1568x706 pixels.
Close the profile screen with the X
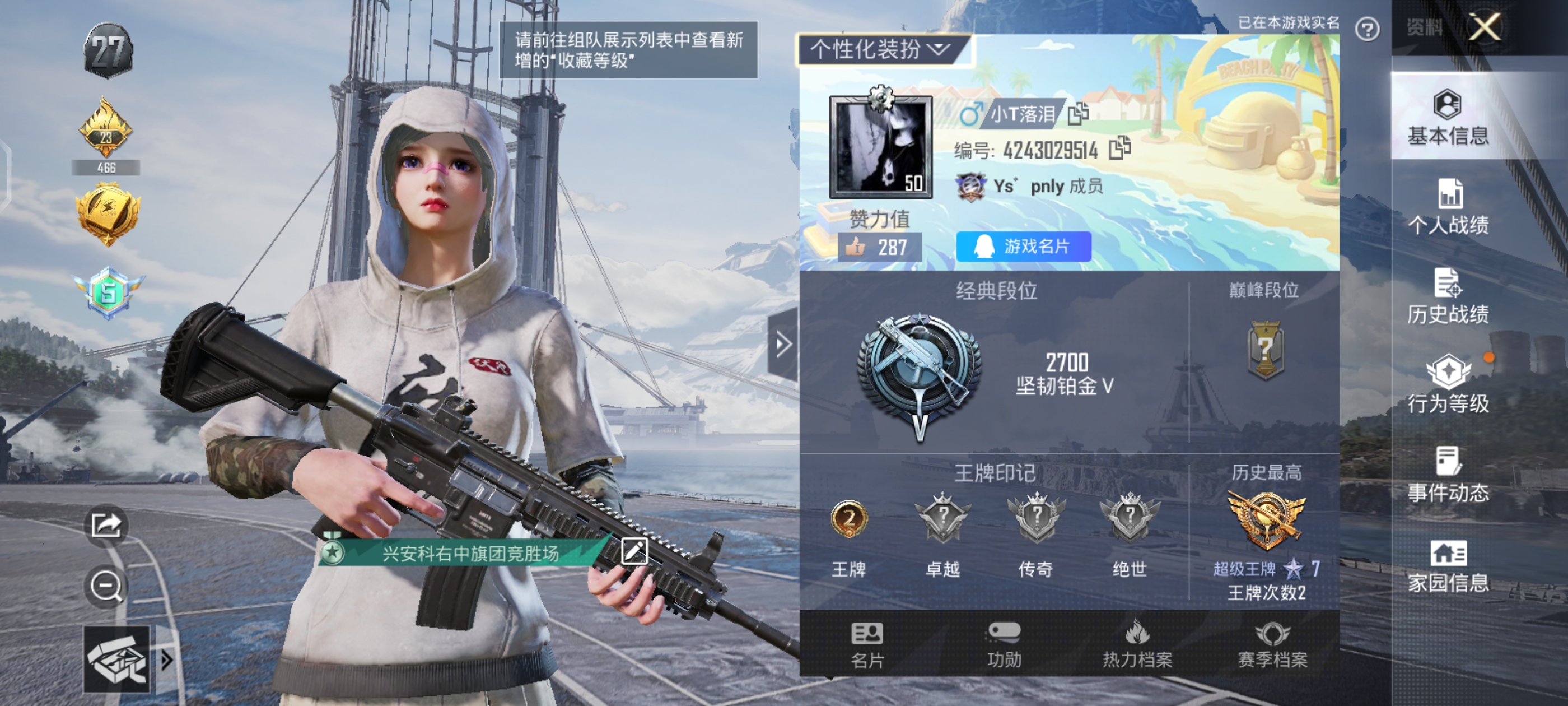(1484, 27)
